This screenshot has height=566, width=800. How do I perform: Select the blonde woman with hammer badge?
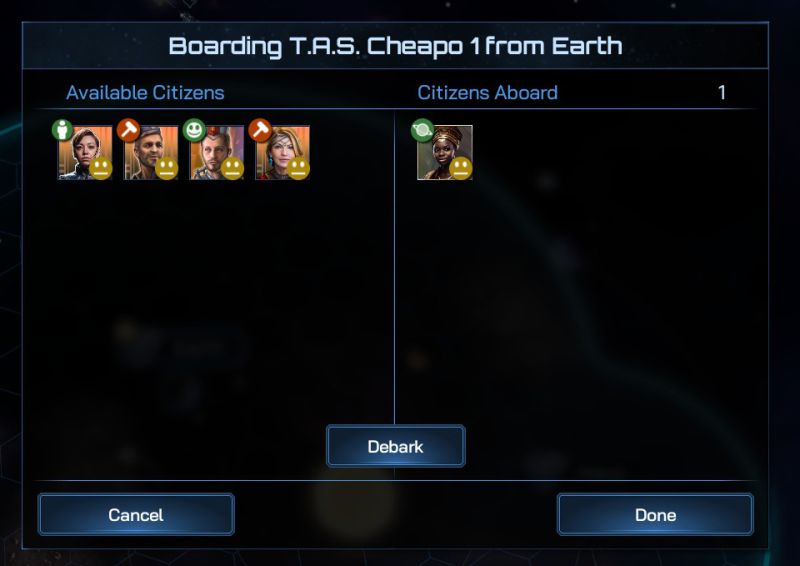click(282, 152)
